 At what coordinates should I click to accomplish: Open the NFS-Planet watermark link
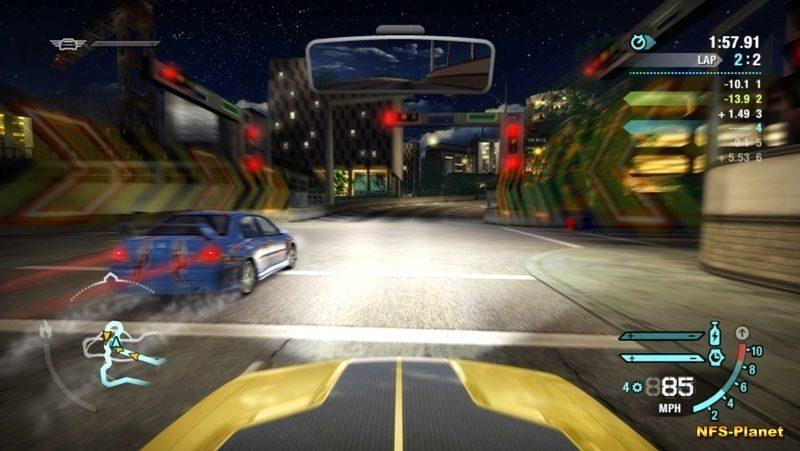tap(740, 432)
